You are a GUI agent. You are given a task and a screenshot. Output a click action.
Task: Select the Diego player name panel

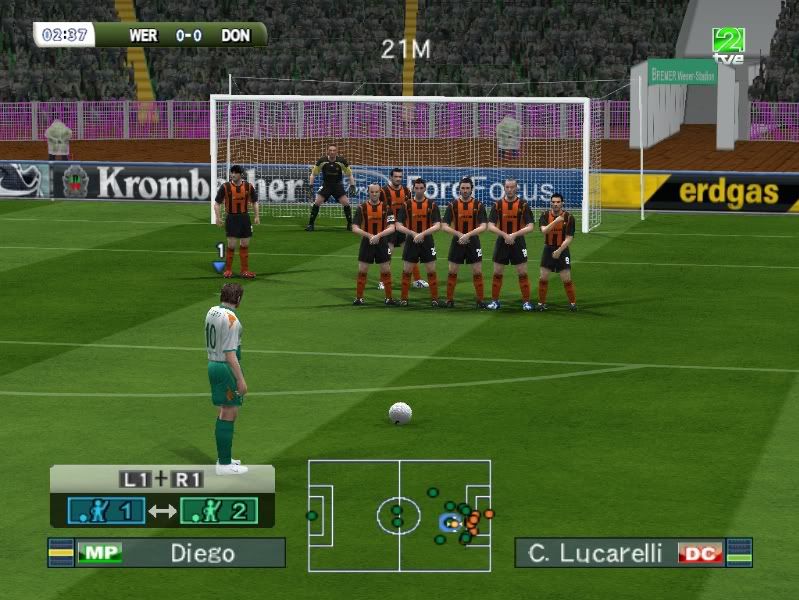point(167,553)
